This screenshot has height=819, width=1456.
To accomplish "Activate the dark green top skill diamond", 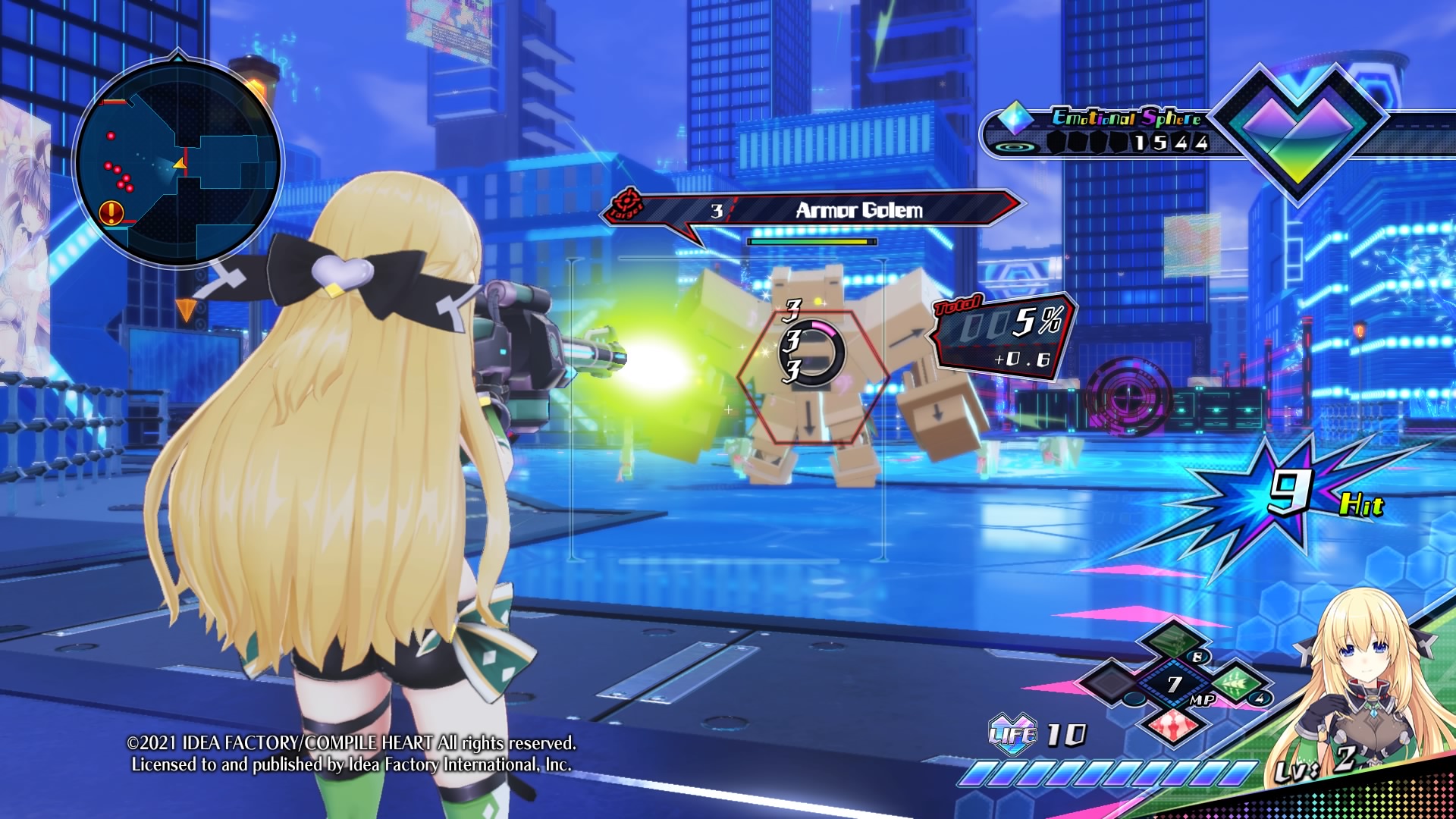I will click(1174, 641).
